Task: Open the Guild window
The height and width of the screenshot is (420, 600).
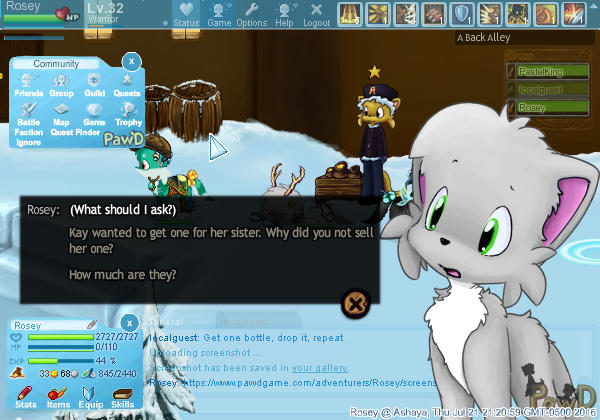Action: click(x=94, y=85)
